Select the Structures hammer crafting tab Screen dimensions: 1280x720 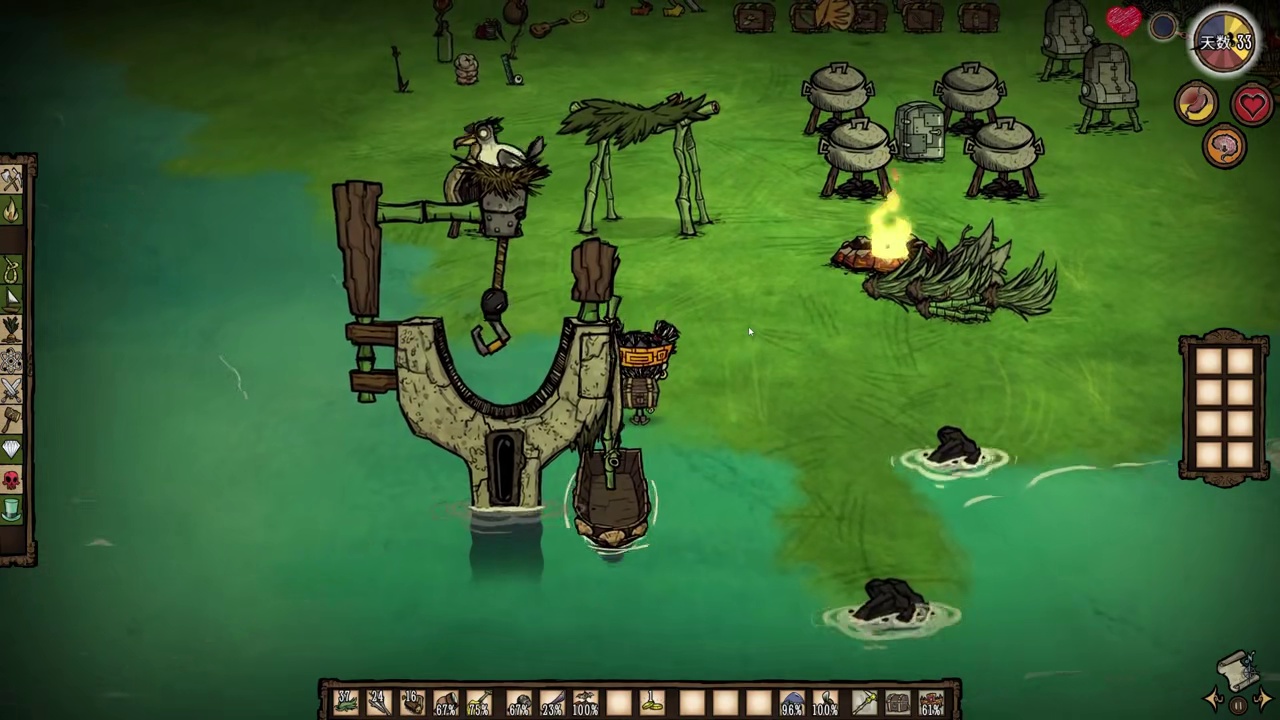(12, 419)
